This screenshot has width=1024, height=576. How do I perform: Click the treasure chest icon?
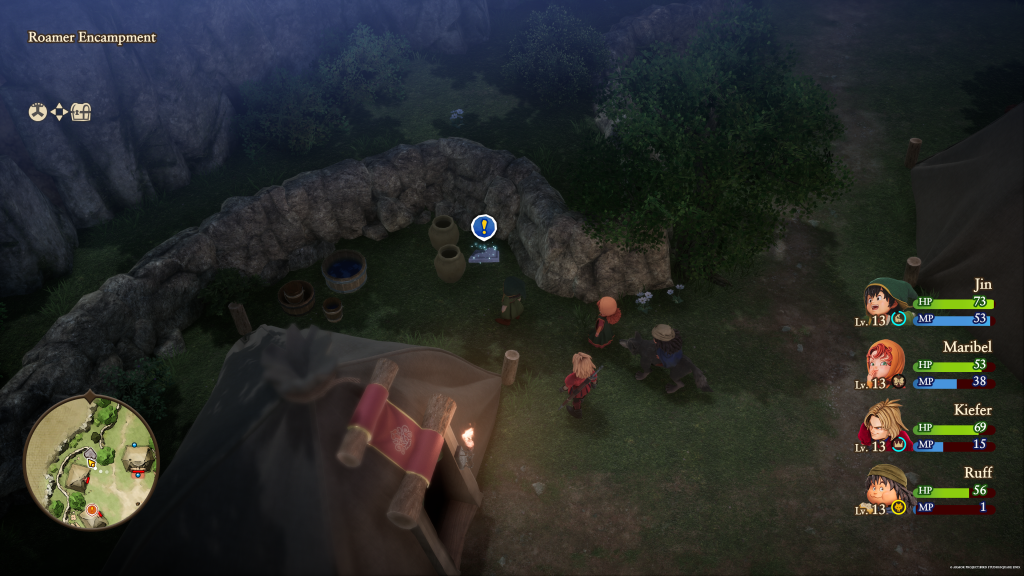[x=81, y=112]
